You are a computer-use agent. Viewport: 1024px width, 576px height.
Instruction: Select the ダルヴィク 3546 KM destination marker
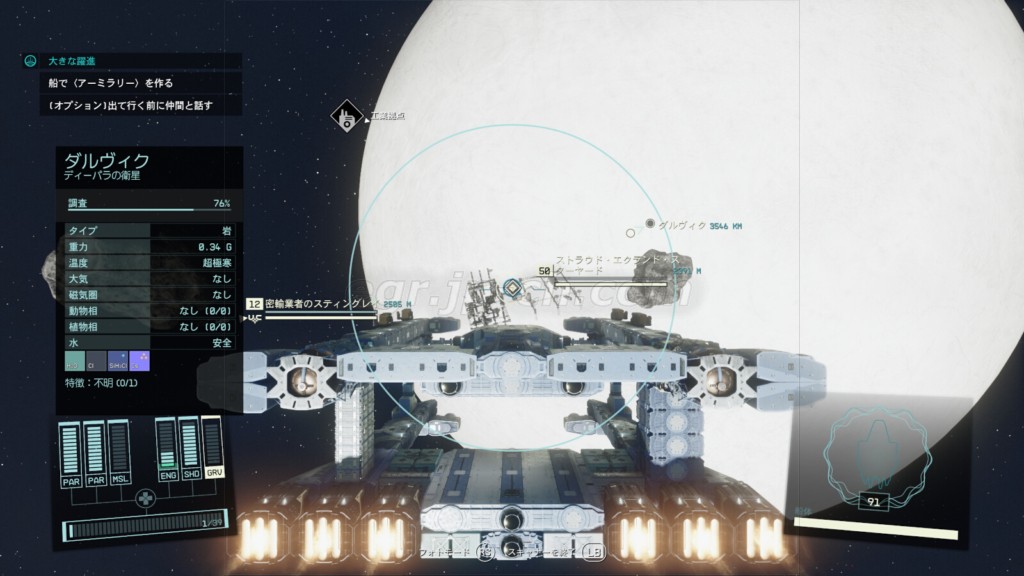pyautogui.click(x=650, y=224)
